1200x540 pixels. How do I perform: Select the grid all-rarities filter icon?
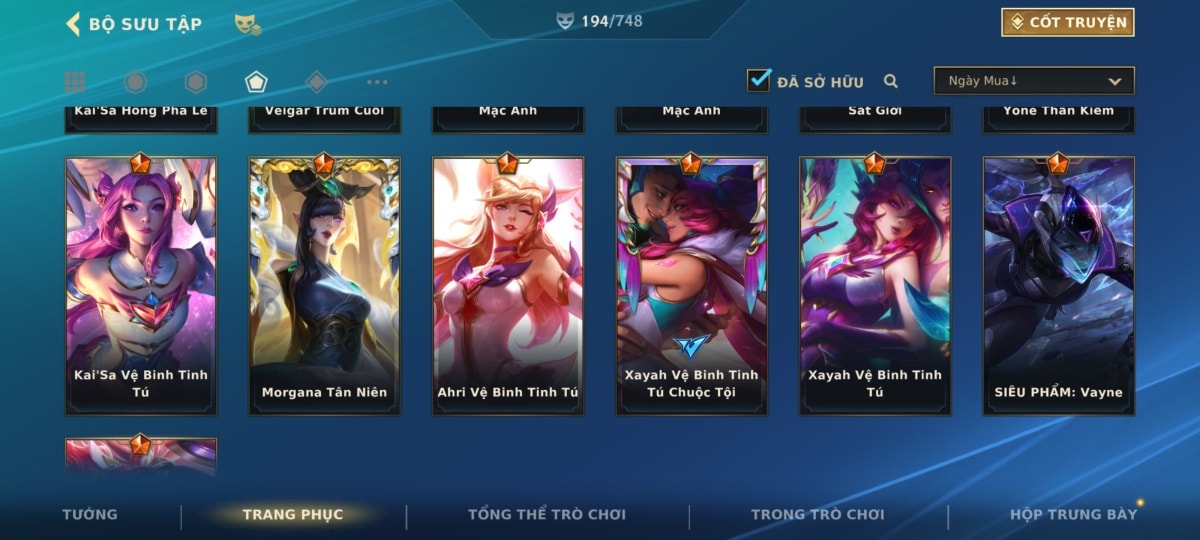pyautogui.click(x=75, y=82)
